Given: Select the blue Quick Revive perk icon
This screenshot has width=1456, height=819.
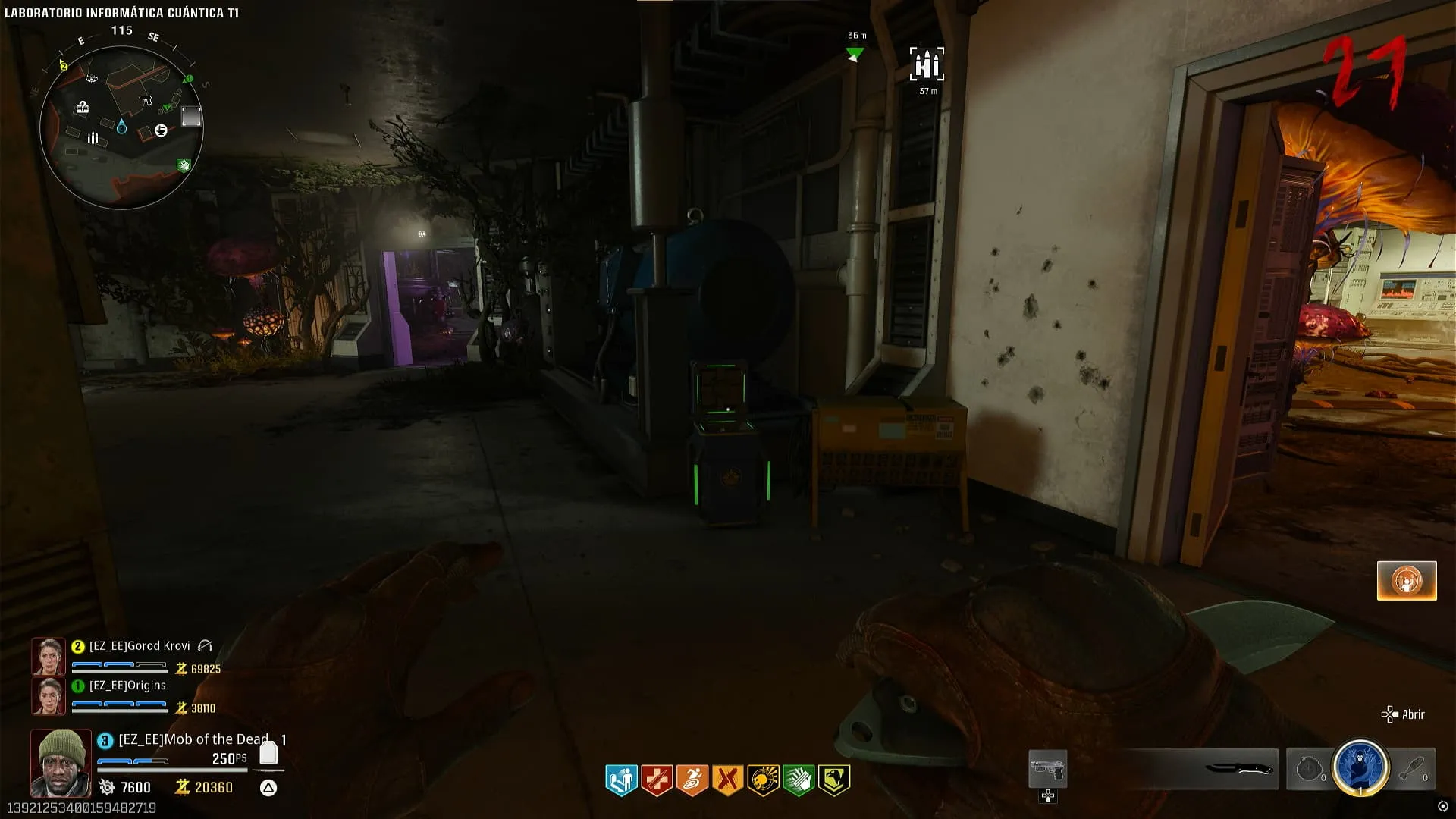Looking at the screenshot, I should pyautogui.click(x=621, y=780).
